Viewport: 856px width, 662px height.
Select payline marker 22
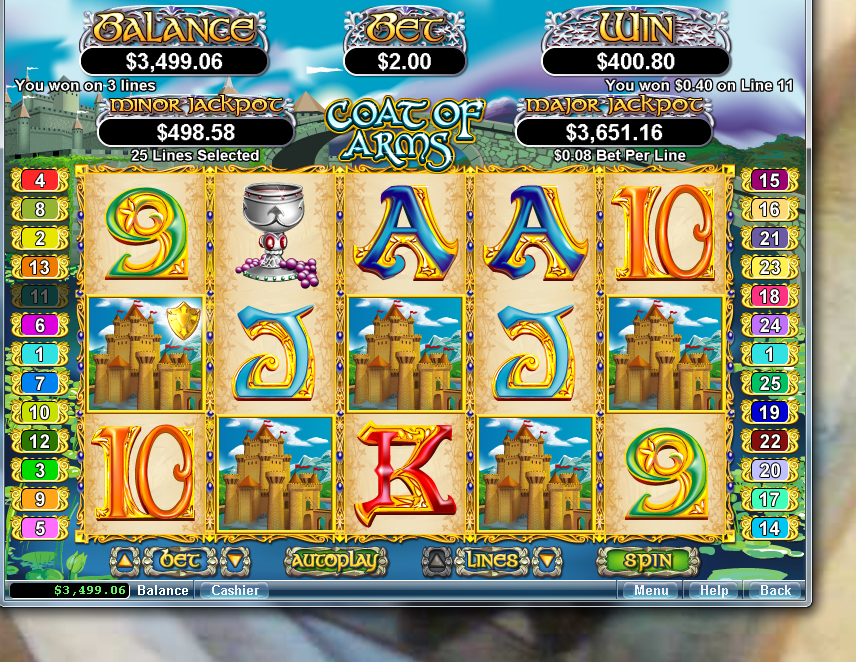pos(769,441)
